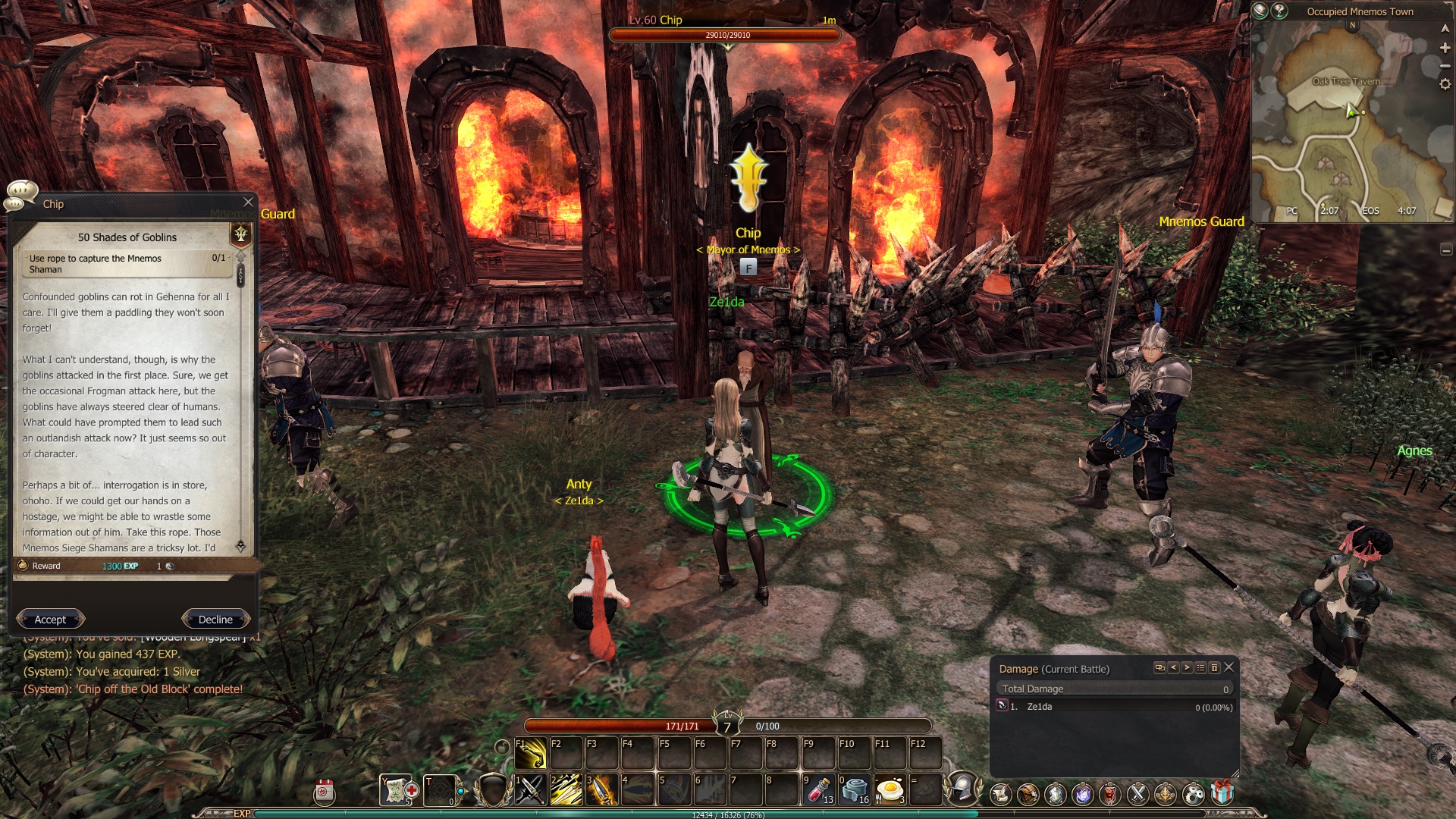Use the red potion in slot 9
1456x819 pixels.
pyautogui.click(x=818, y=790)
